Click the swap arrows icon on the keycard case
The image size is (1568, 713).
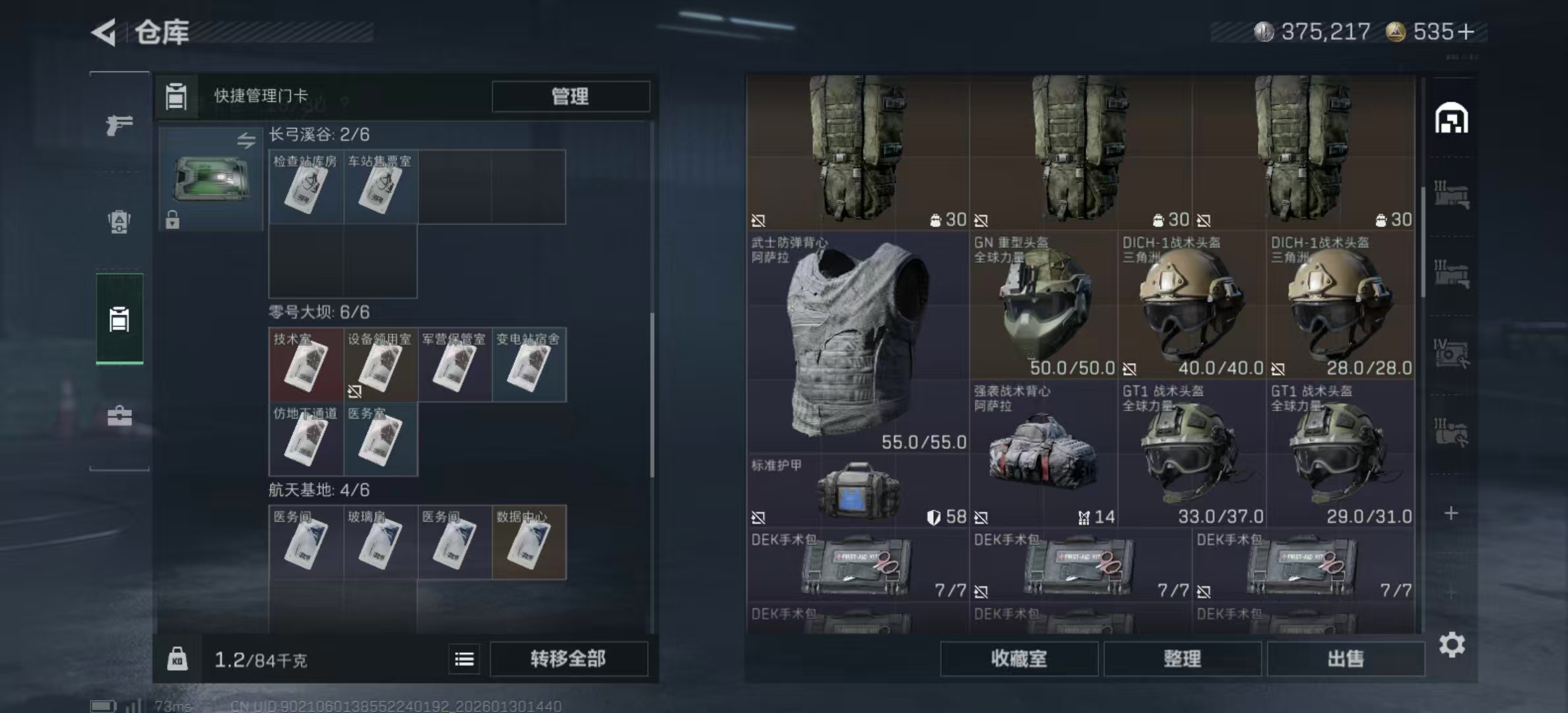click(x=246, y=139)
